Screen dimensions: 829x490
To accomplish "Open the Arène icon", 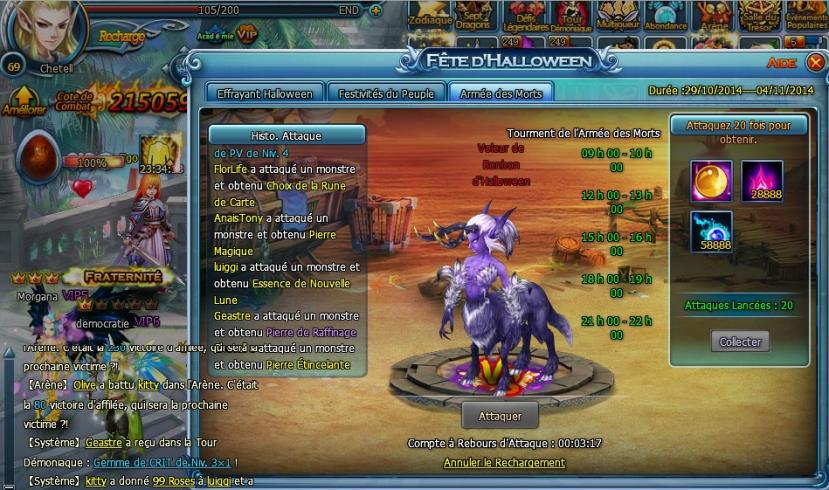I will (x=712, y=15).
